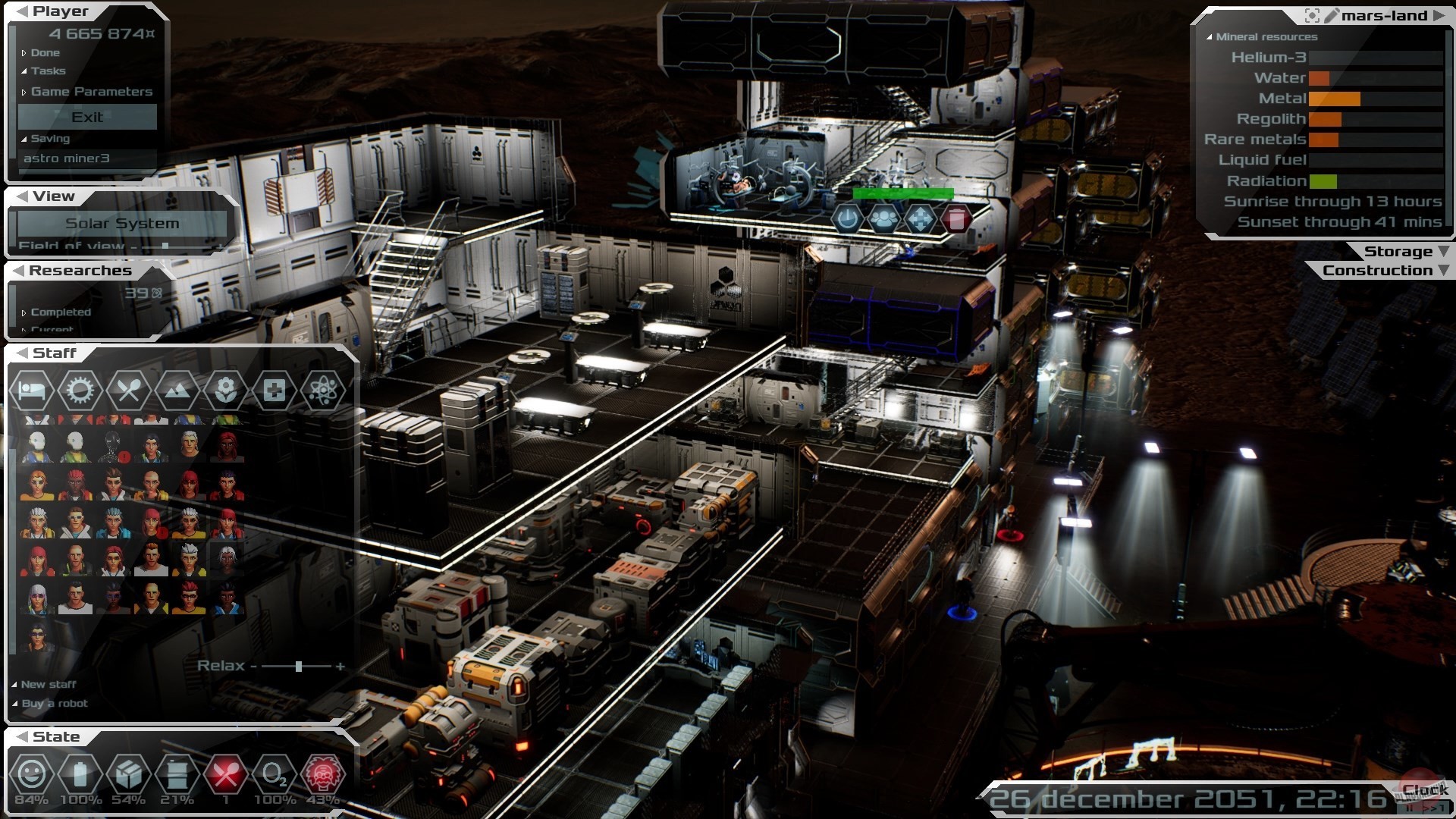The height and width of the screenshot is (819, 1456).
Task: Toggle the module power button
Action: 847,219
